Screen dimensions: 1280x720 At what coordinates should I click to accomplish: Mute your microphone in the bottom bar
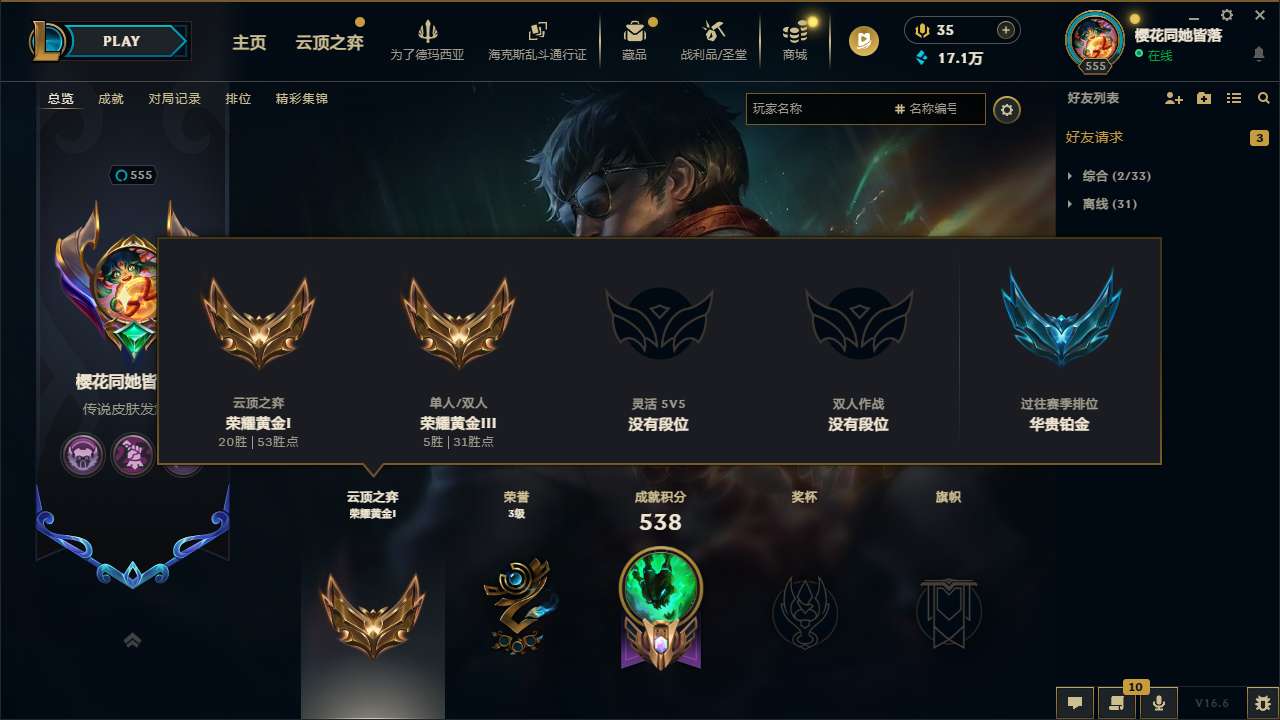point(1158,703)
